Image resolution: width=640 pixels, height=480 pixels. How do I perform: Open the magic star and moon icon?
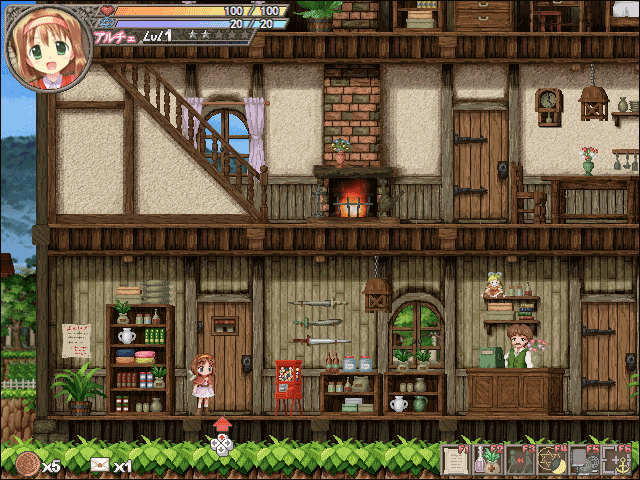[x=552, y=461]
